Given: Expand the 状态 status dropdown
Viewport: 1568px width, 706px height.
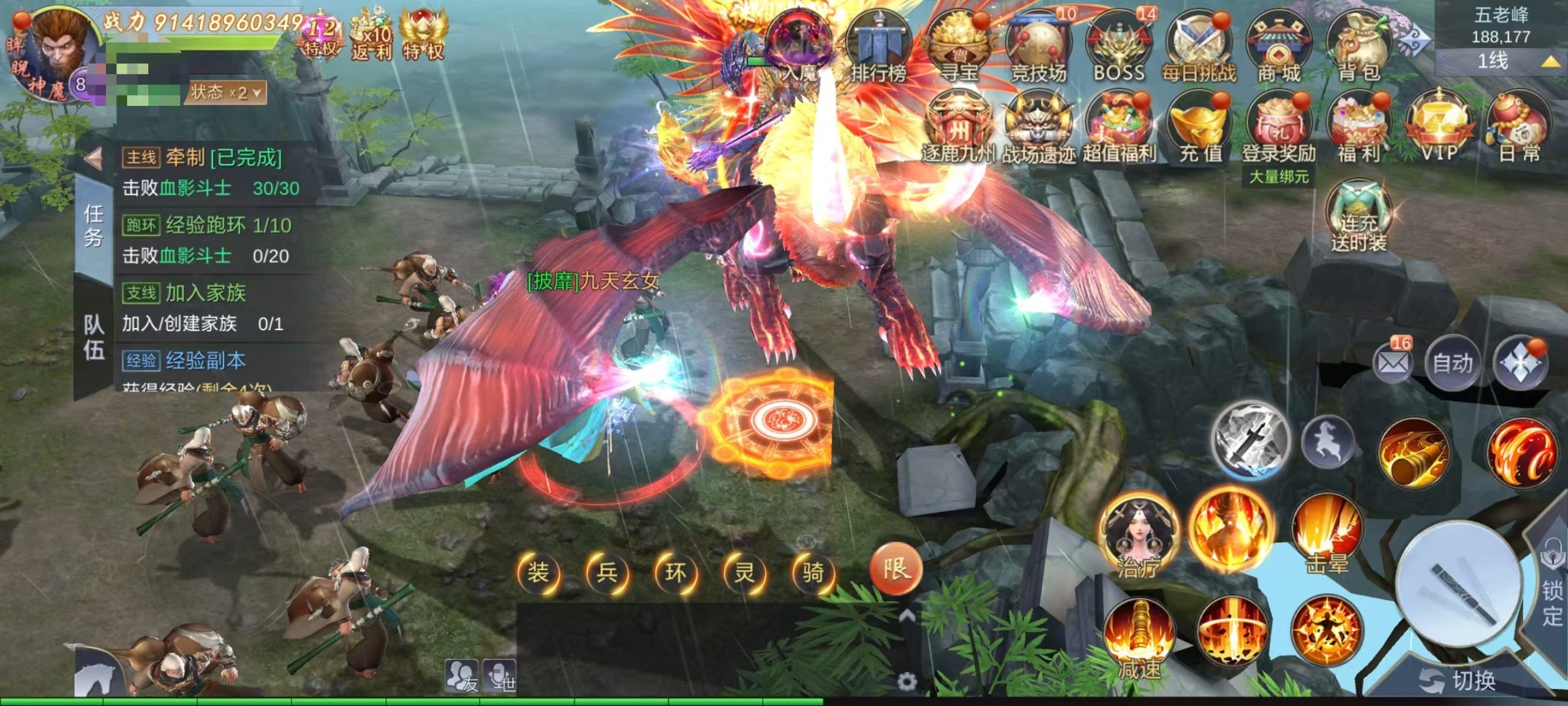Looking at the screenshot, I should 225,93.
